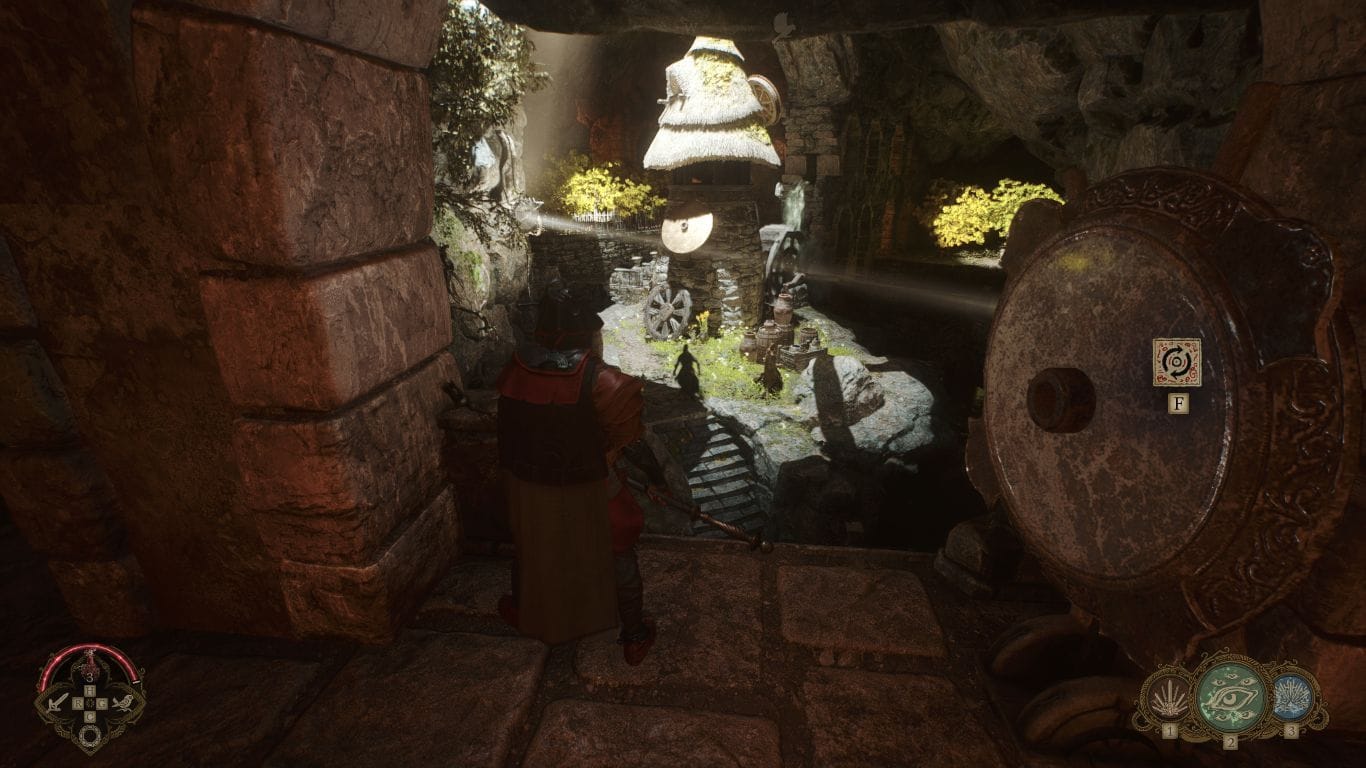Select the sword icon on the equipment cross
The image size is (1366, 768).
pyautogui.click(x=56, y=703)
